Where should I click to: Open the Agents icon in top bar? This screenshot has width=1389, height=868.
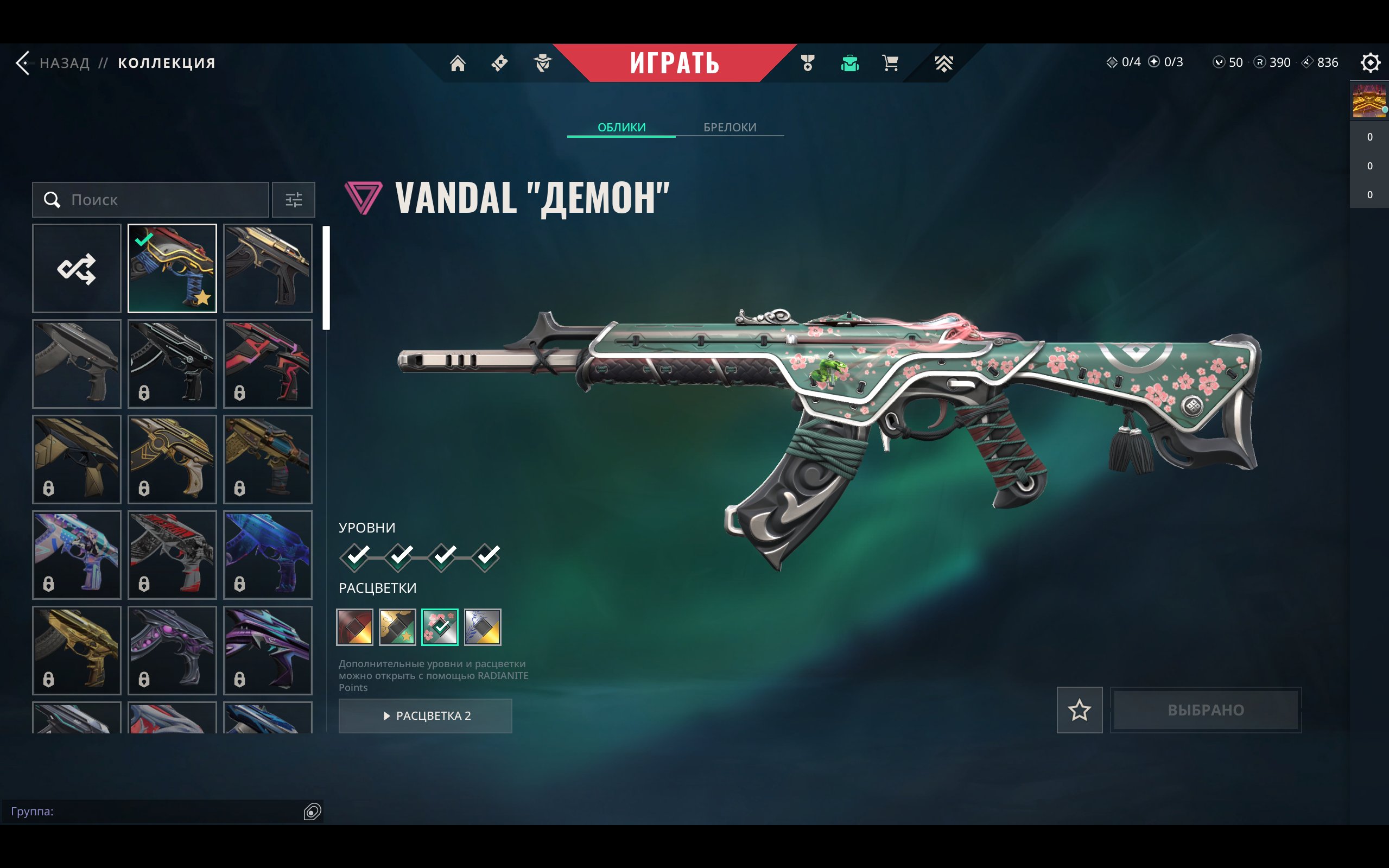(x=541, y=63)
